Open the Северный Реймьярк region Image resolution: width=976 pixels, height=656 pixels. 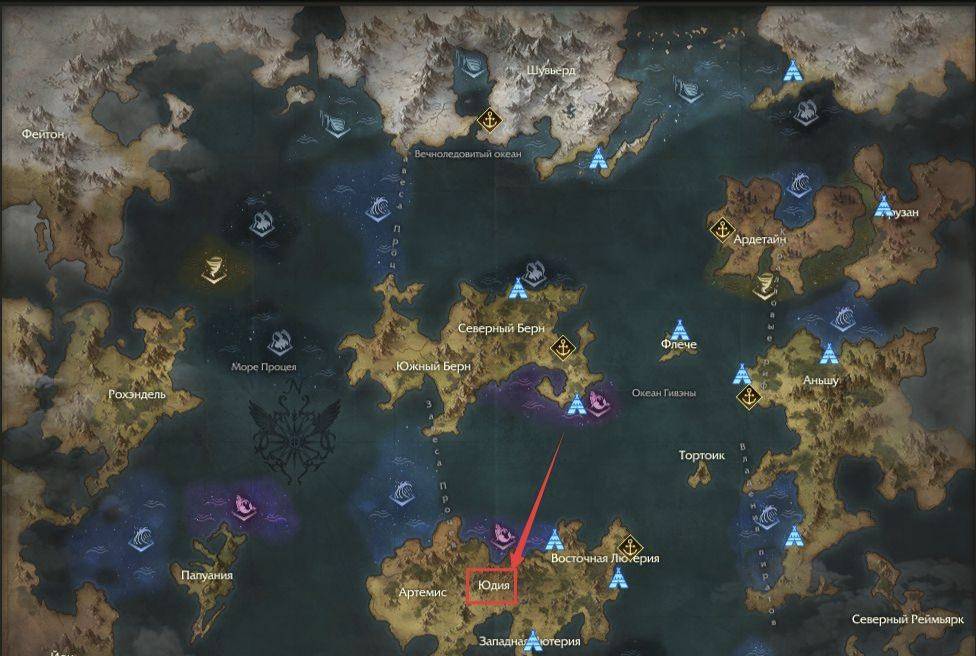pyautogui.click(x=909, y=620)
